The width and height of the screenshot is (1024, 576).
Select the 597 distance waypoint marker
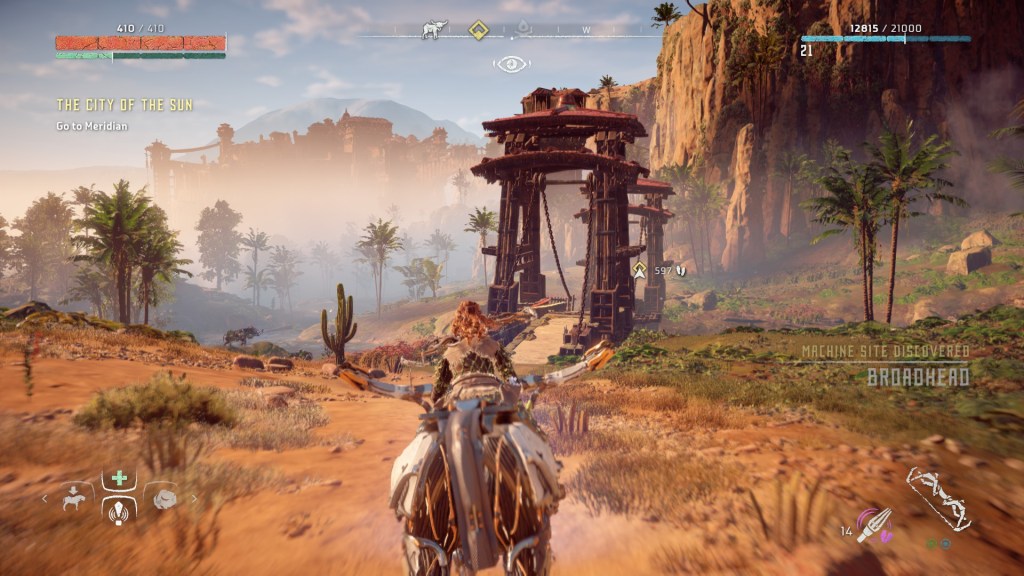tap(639, 269)
